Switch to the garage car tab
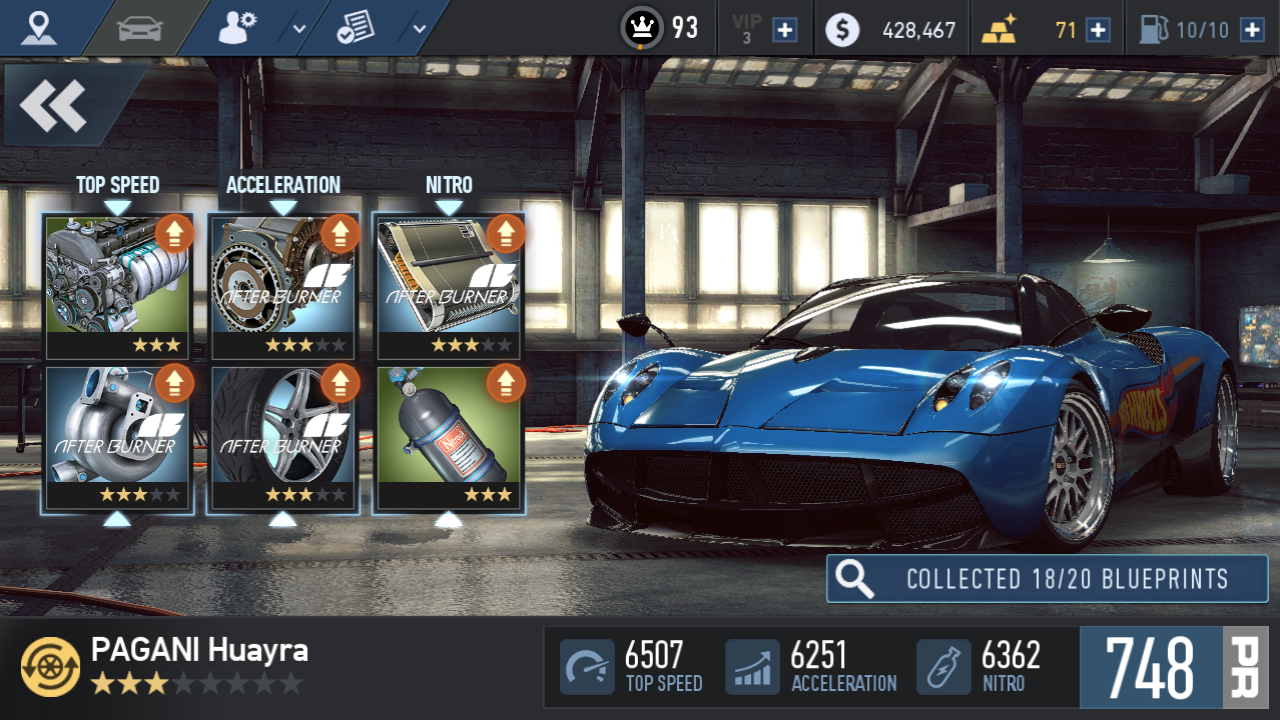The height and width of the screenshot is (720, 1280). coord(139,28)
